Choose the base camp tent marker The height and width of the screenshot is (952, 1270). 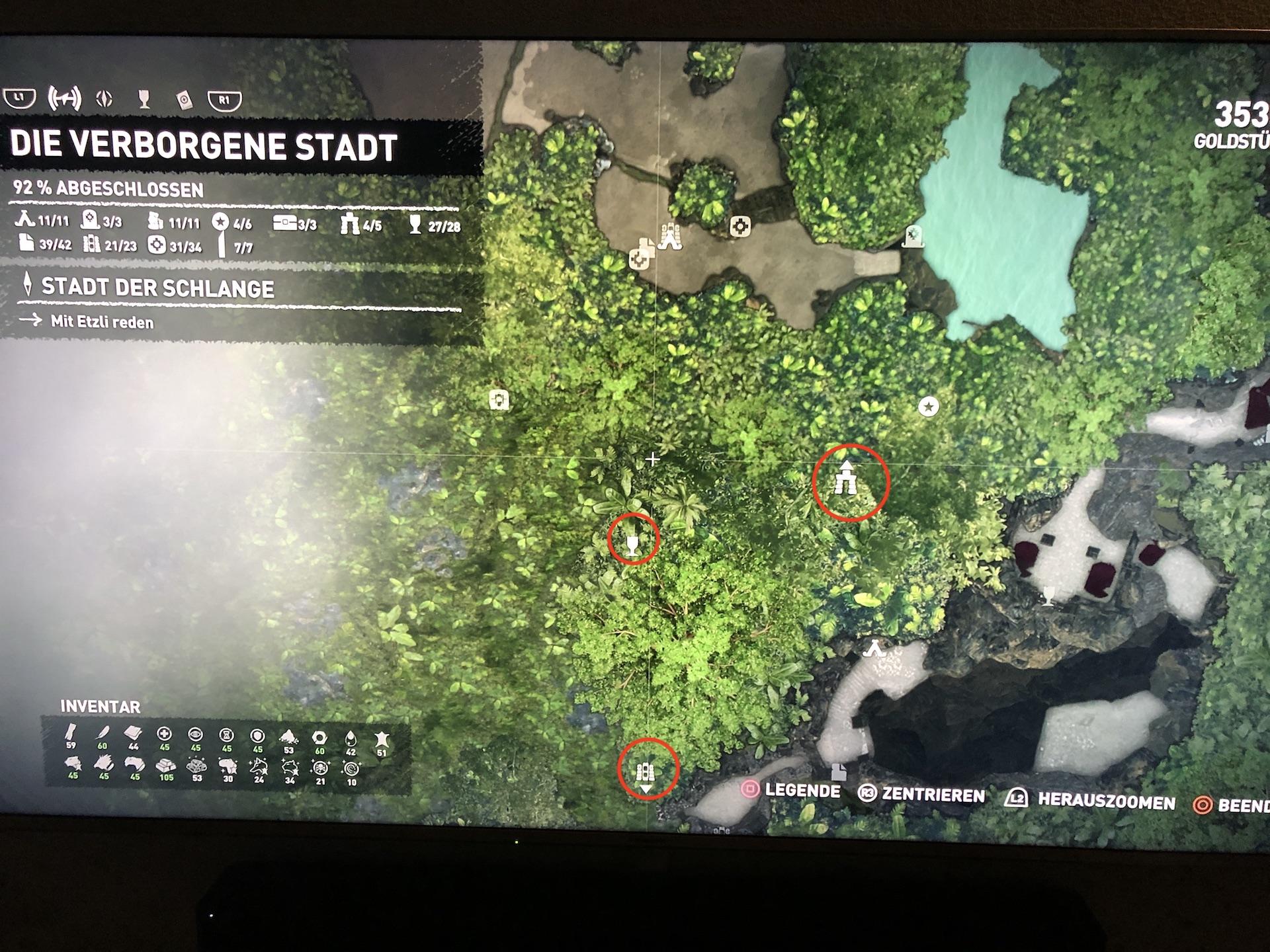(x=874, y=649)
